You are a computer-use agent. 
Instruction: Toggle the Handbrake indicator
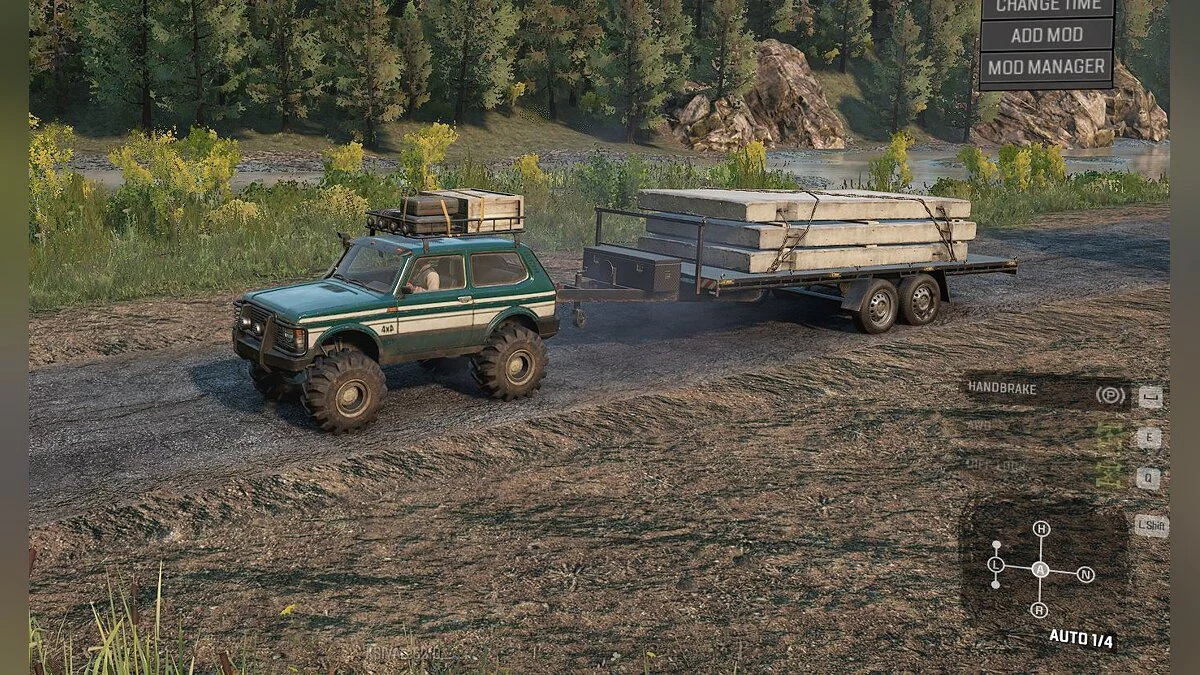pyautogui.click(x=1110, y=395)
